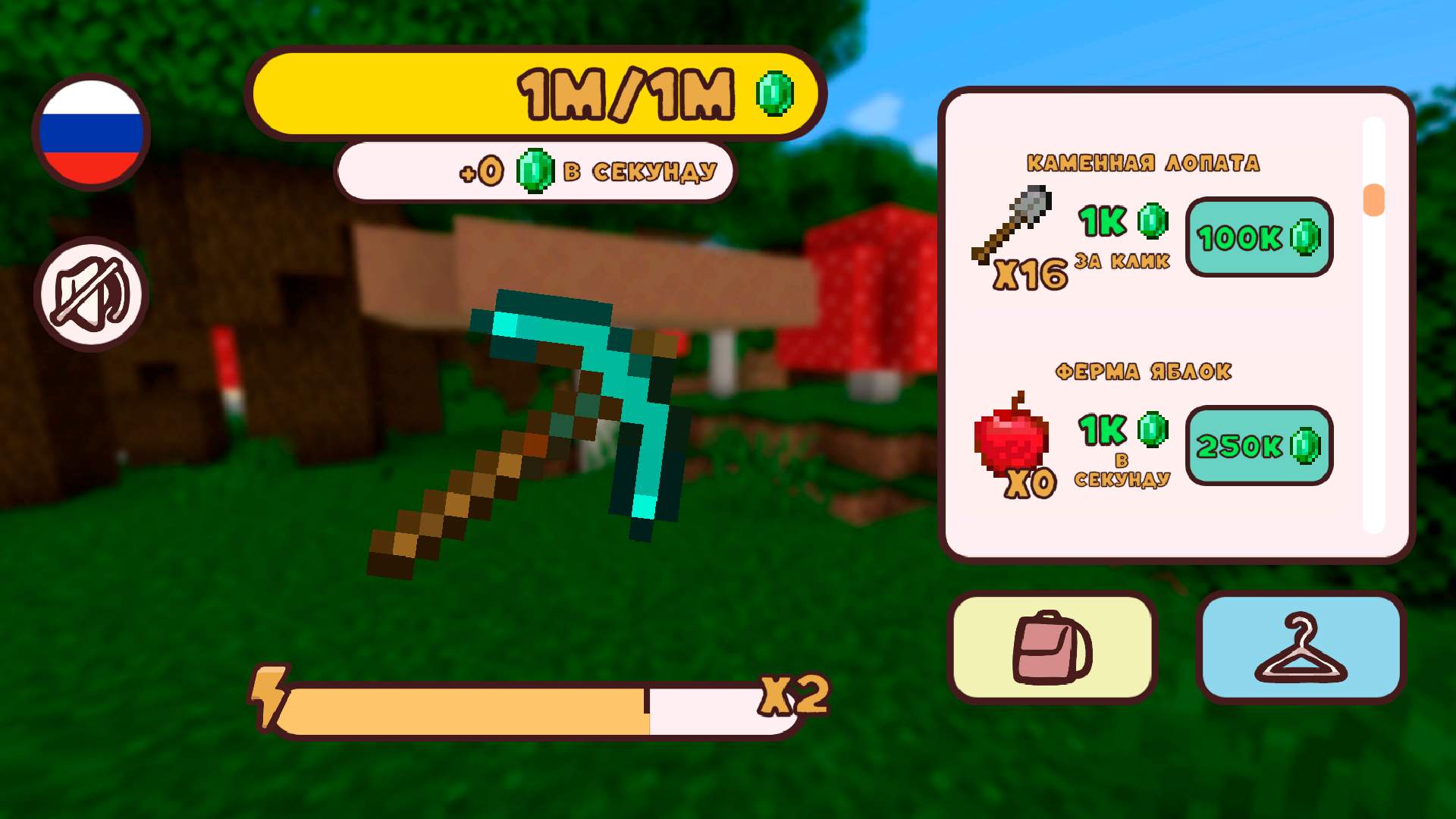
Task: Toggle the X0 apple farm counter
Action: click(x=1031, y=483)
